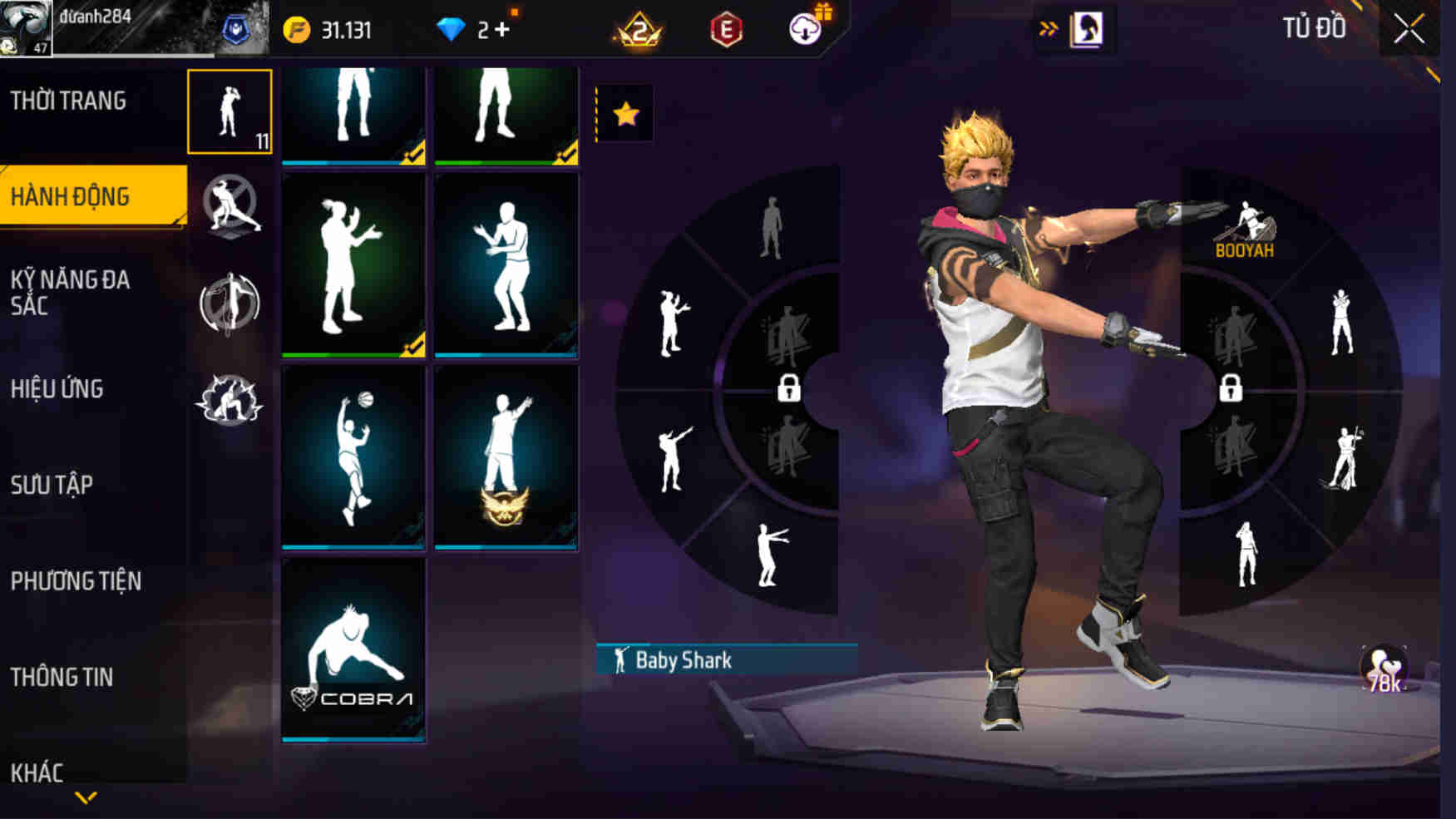Select the standard emote category icon showing 11
Viewport: 1456px width, 819px height.
pos(230,111)
